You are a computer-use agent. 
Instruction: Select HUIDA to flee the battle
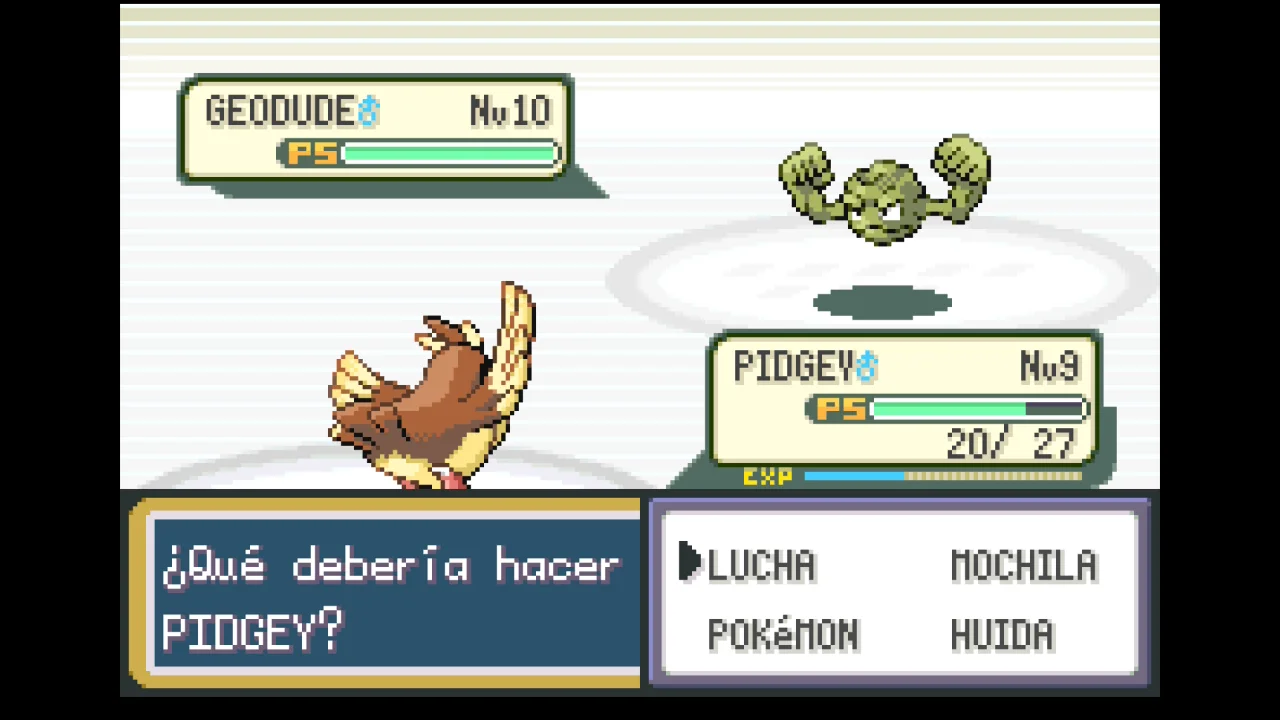pyautogui.click(x=1001, y=635)
